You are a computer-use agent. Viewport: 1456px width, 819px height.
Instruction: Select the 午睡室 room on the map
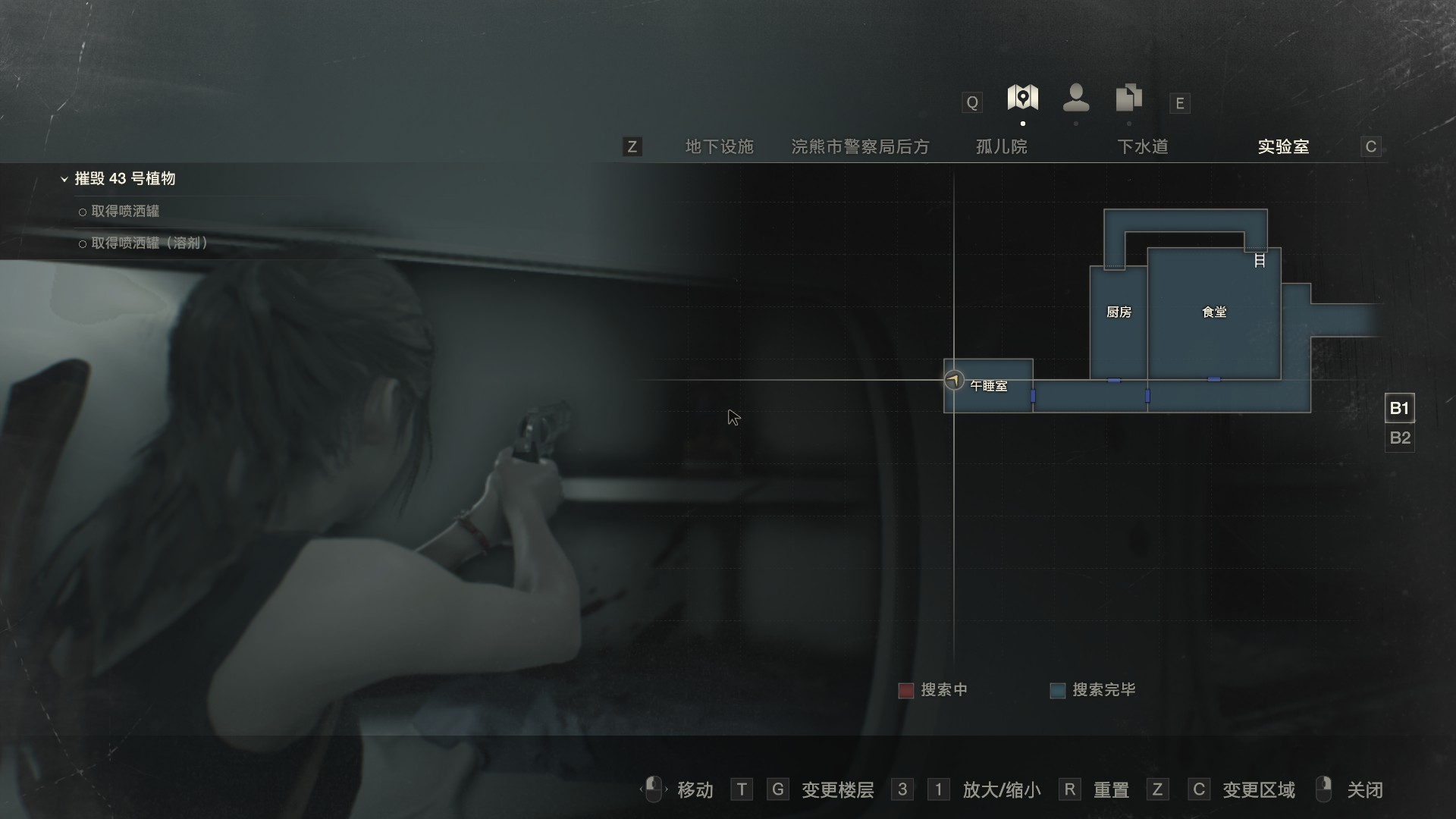[989, 386]
